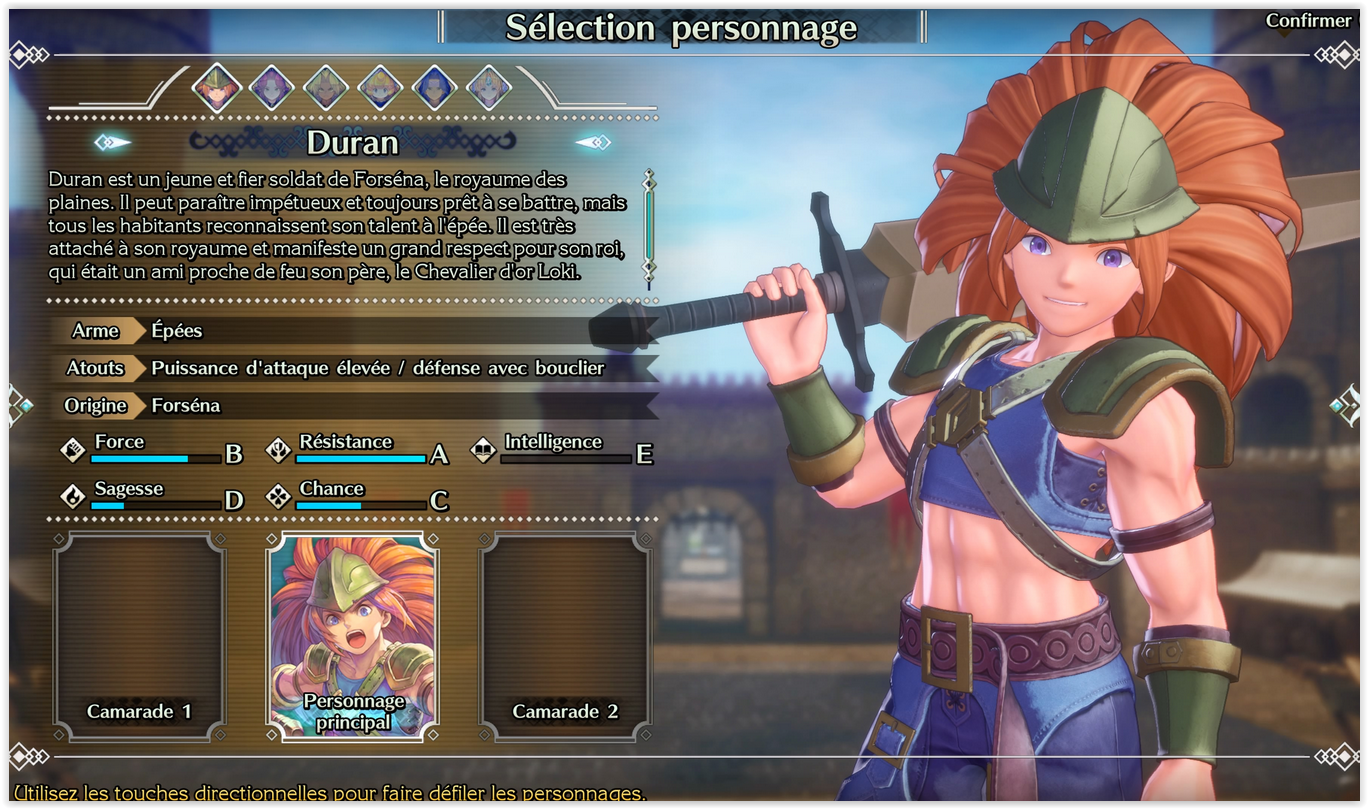Click the description text scrollbar
Viewport: 1368px width, 809px height.
[649, 226]
